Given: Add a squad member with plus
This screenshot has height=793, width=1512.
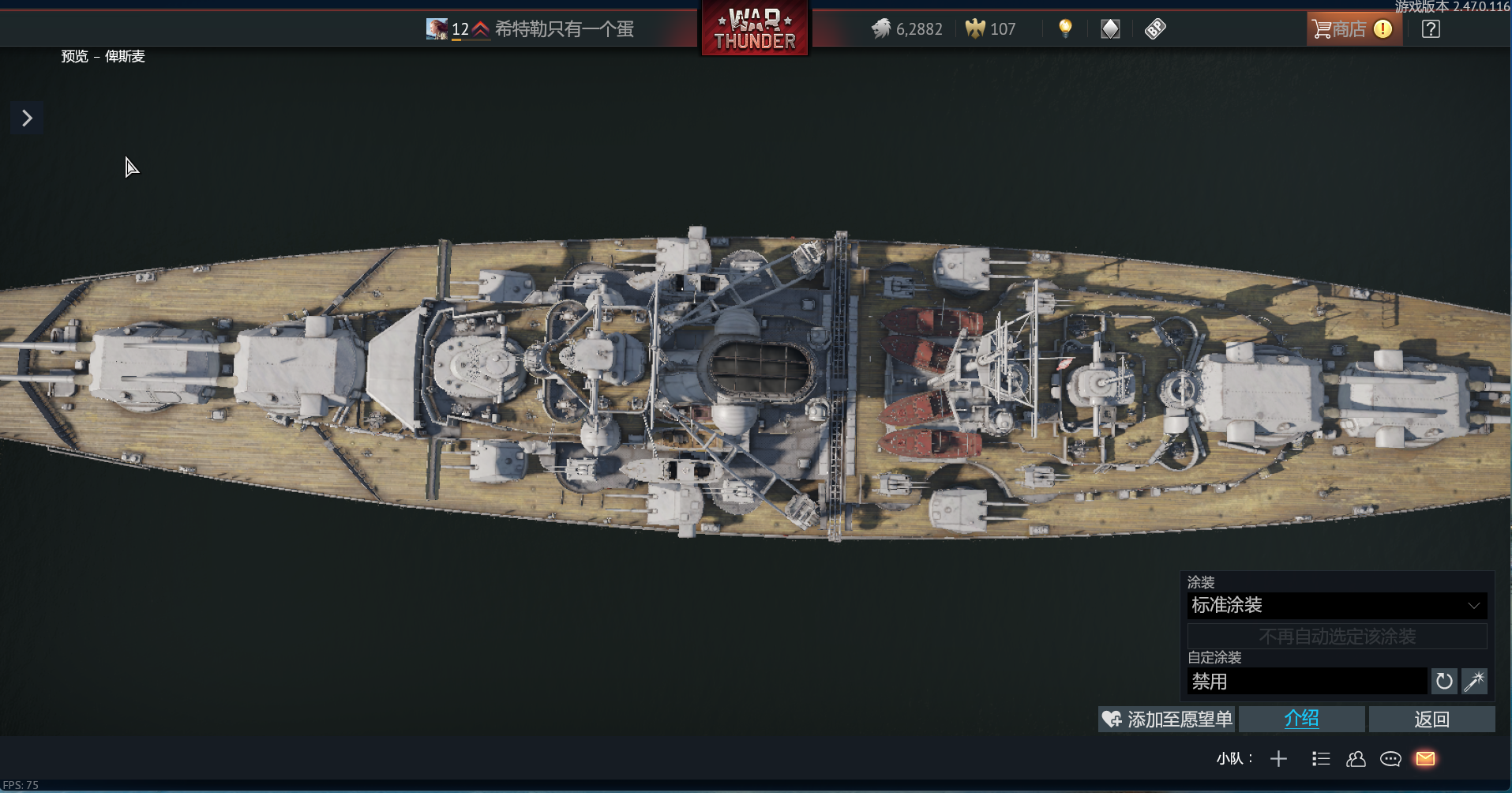Looking at the screenshot, I should [x=1278, y=759].
